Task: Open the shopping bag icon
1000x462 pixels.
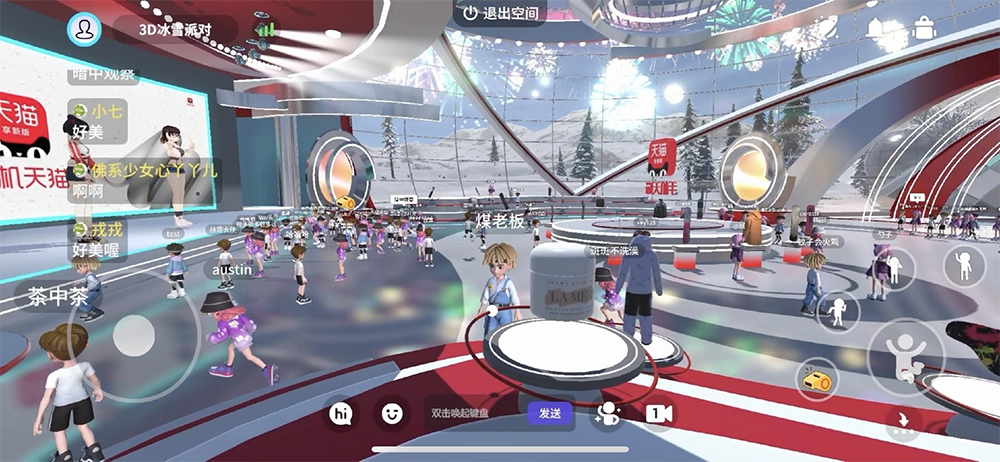Action: pos(924,28)
